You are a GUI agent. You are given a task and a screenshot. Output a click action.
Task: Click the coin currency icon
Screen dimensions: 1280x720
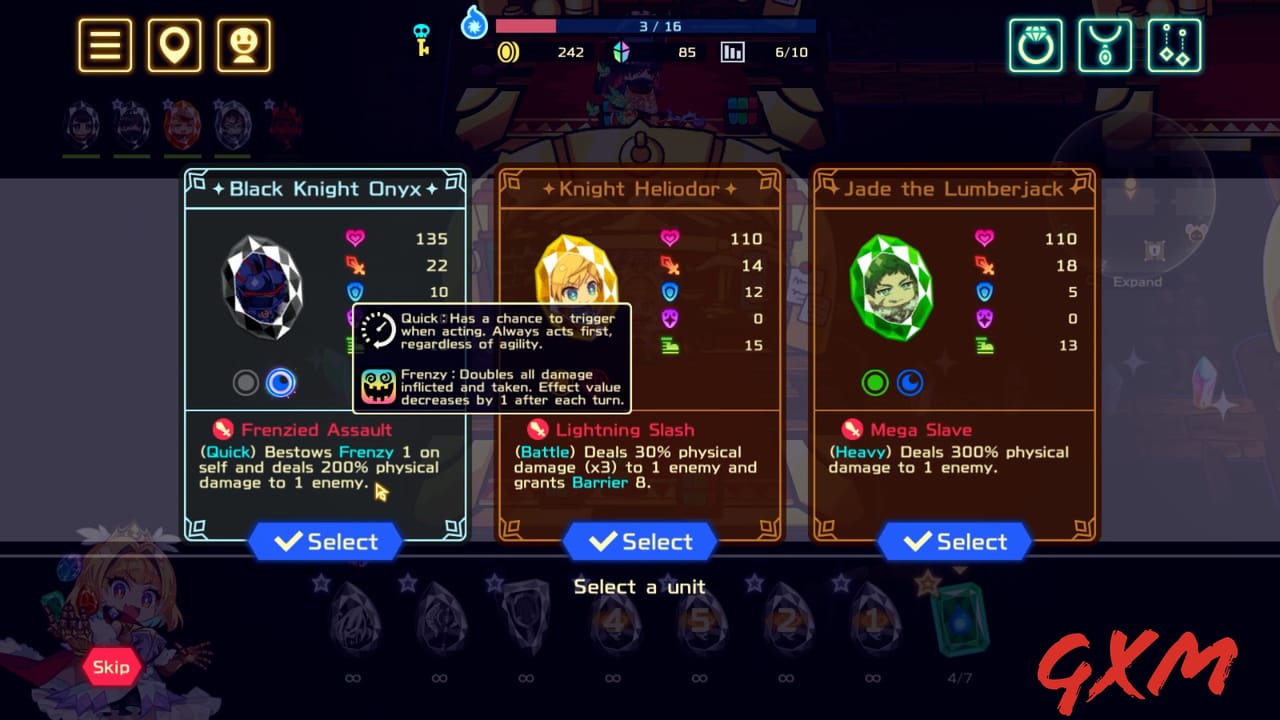[x=509, y=51]
